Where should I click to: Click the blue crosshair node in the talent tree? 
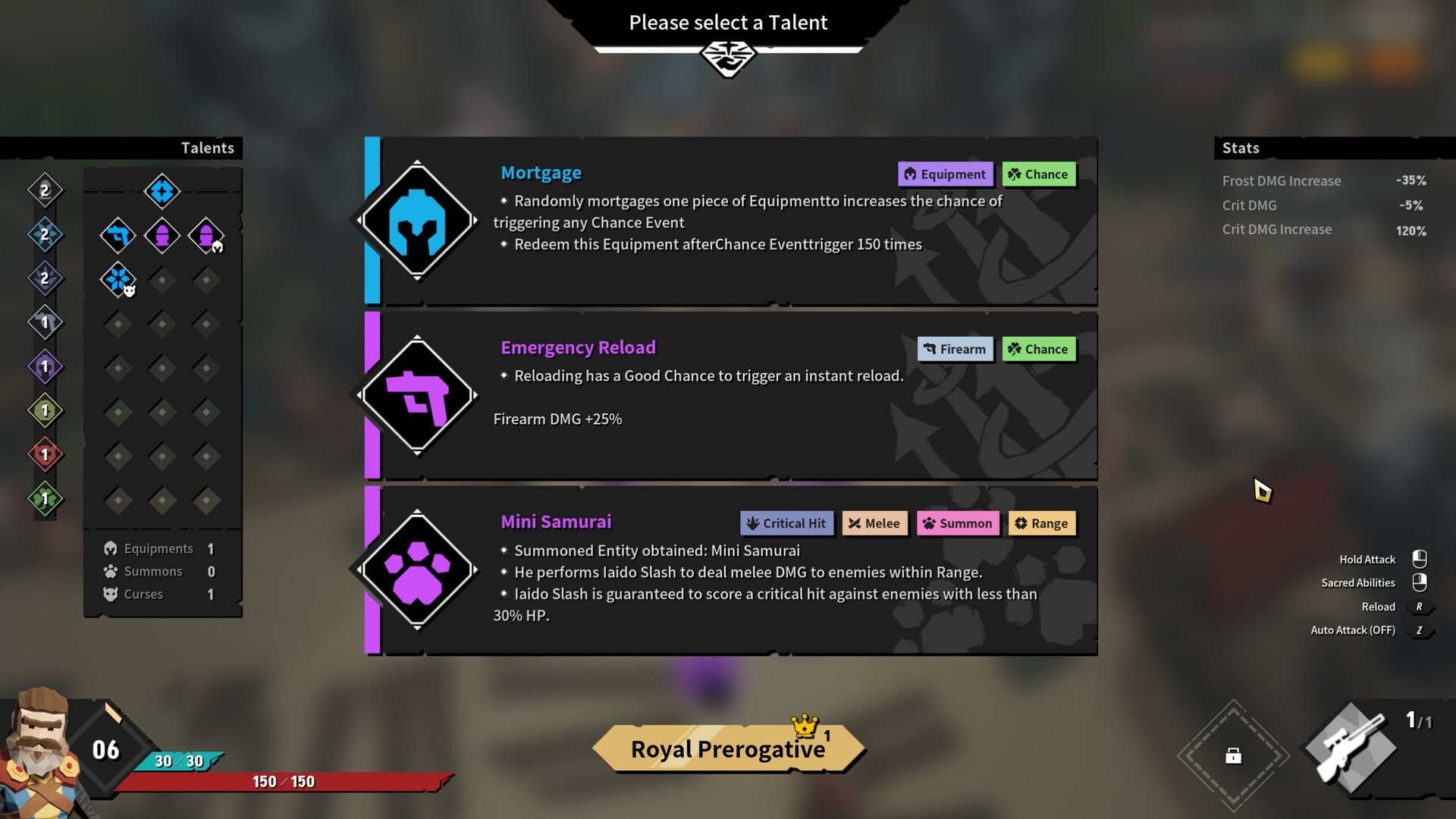click(162, 192)
